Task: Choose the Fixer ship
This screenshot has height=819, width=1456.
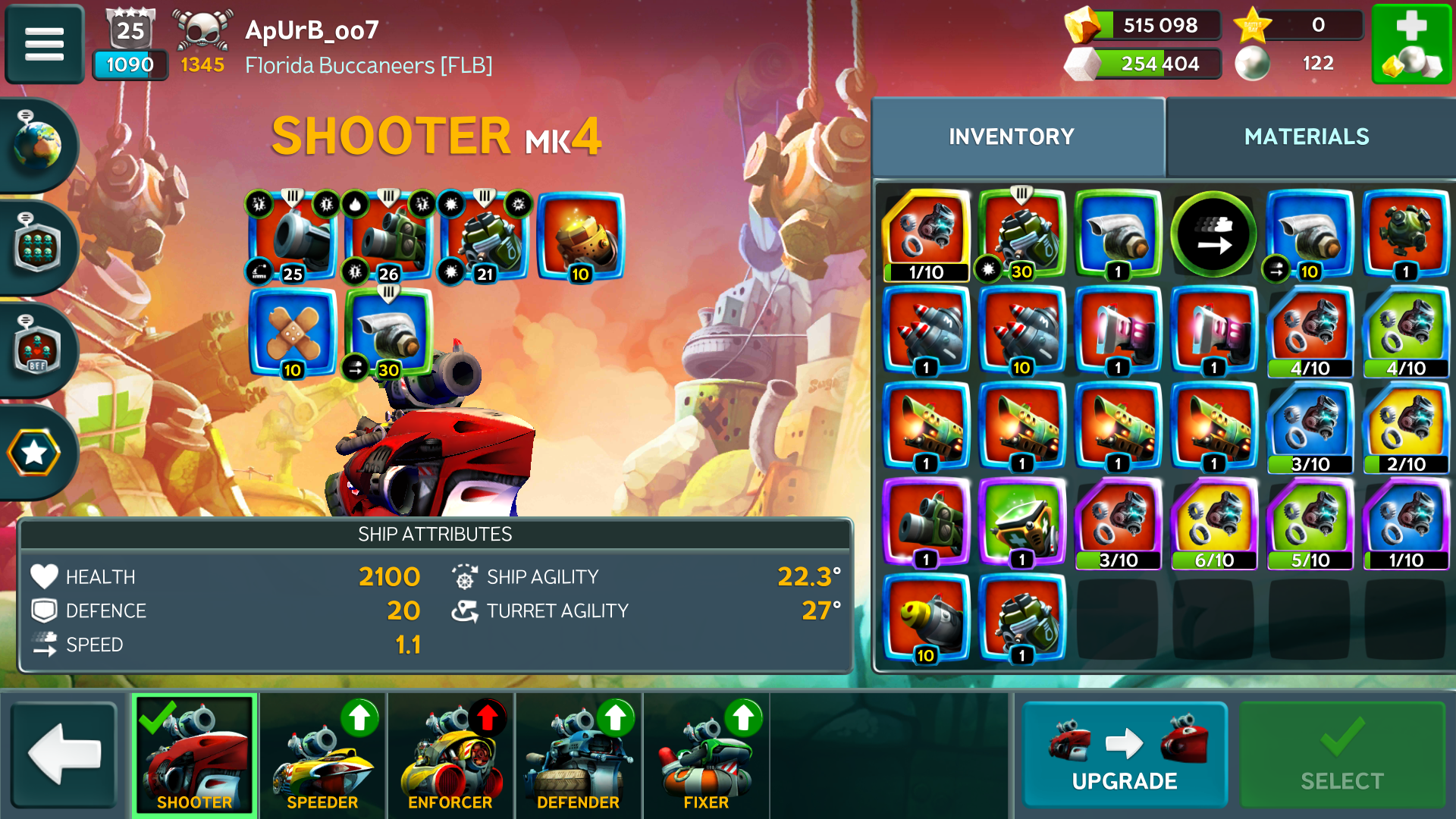Action: click(706, 755)
